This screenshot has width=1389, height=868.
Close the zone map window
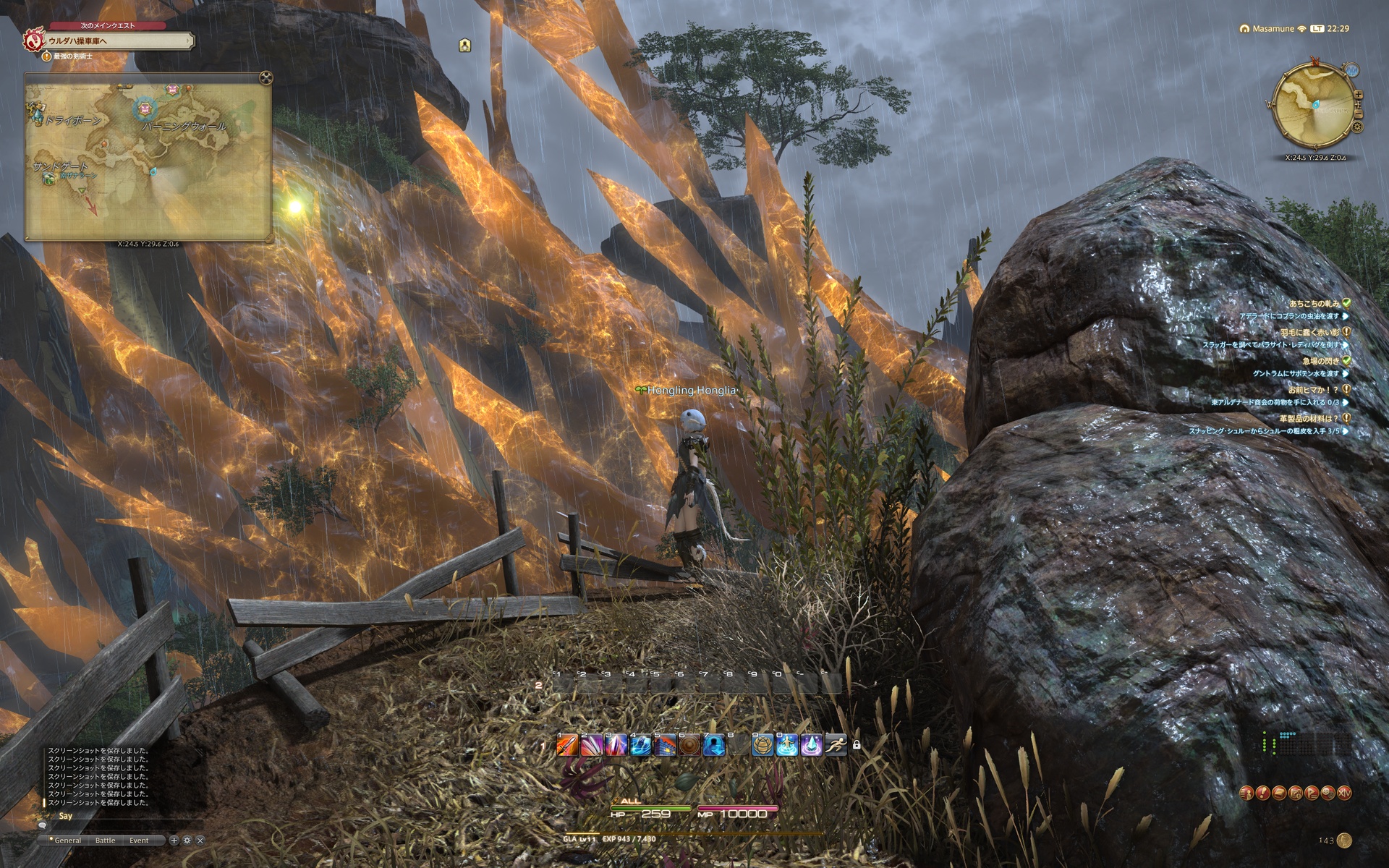[x=266, y=78]
